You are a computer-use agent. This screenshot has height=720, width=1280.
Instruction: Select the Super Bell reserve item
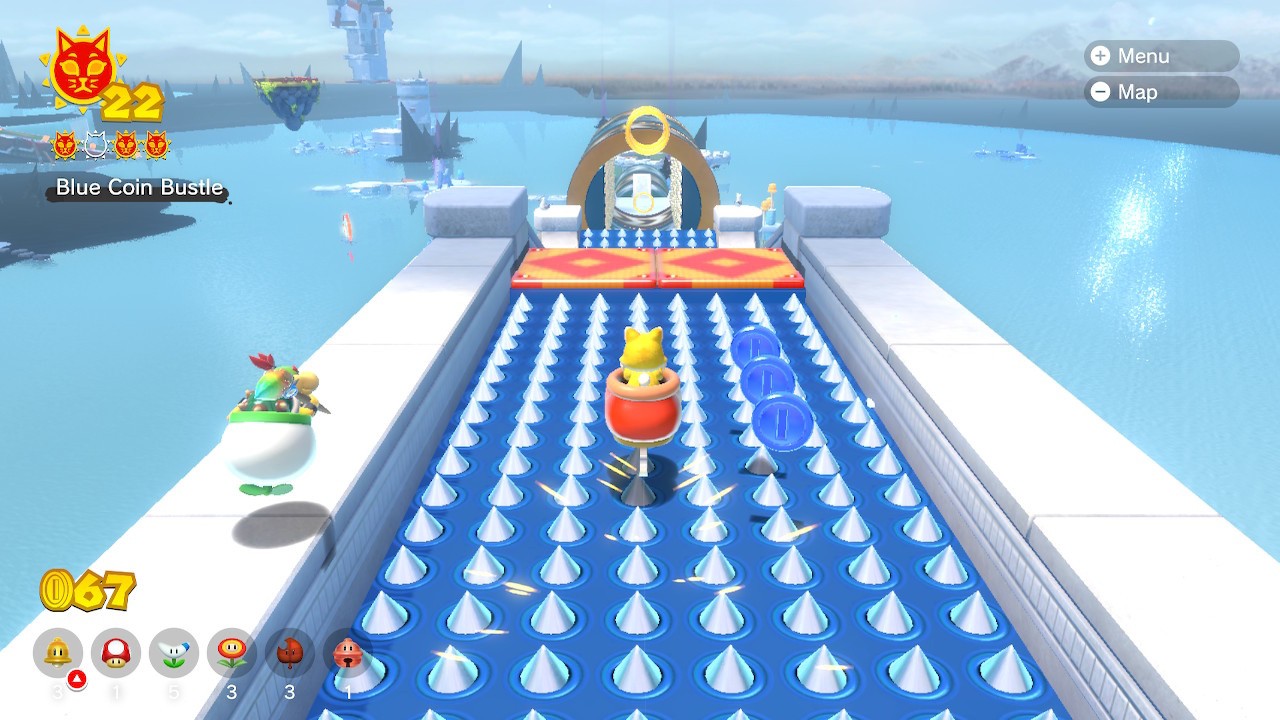[58, 654]
